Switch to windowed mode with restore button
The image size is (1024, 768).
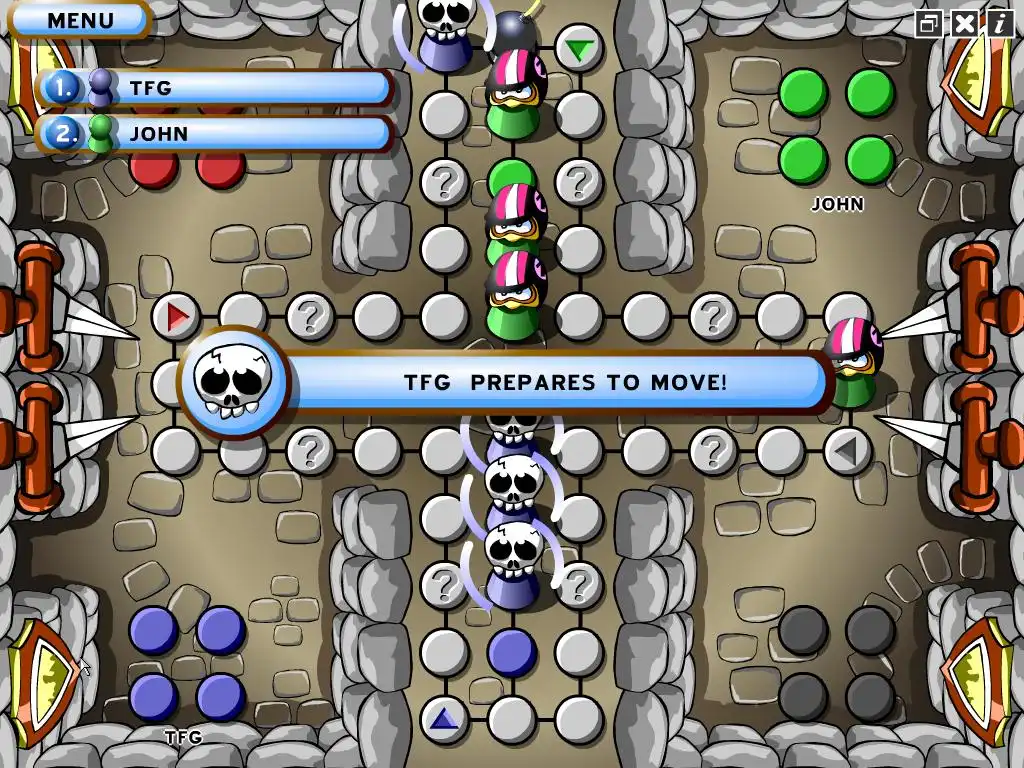tap(929, 23)
